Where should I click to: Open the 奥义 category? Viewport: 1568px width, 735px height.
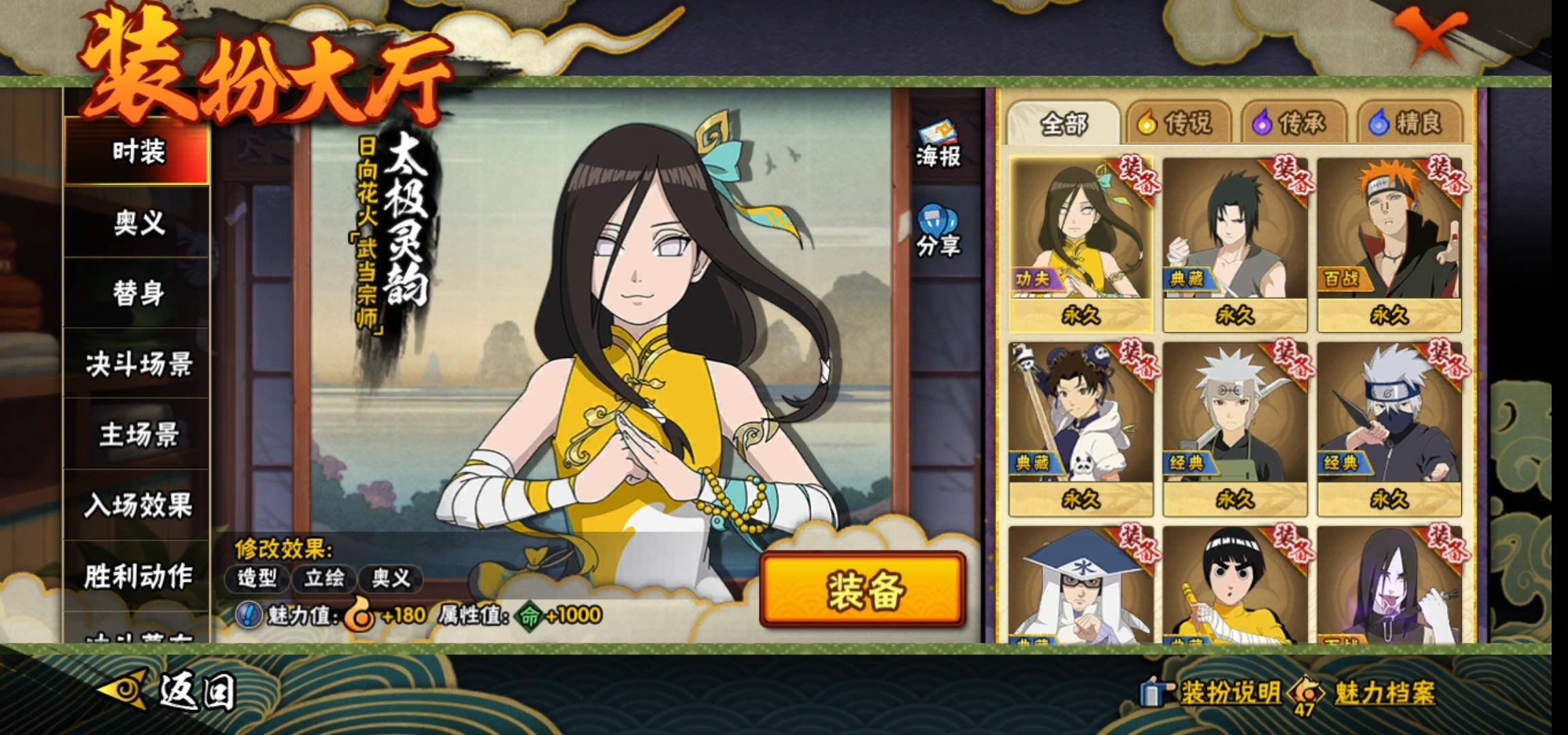coord(137,222)
